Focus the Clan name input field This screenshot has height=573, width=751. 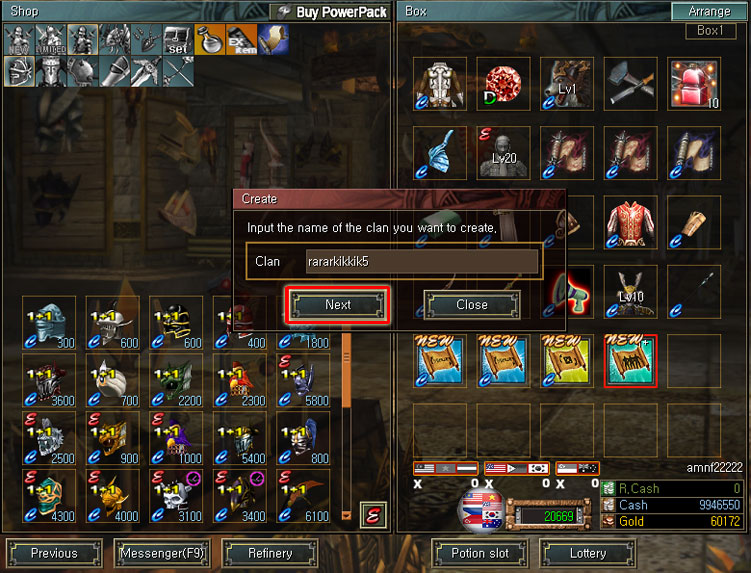click(422, 262)
